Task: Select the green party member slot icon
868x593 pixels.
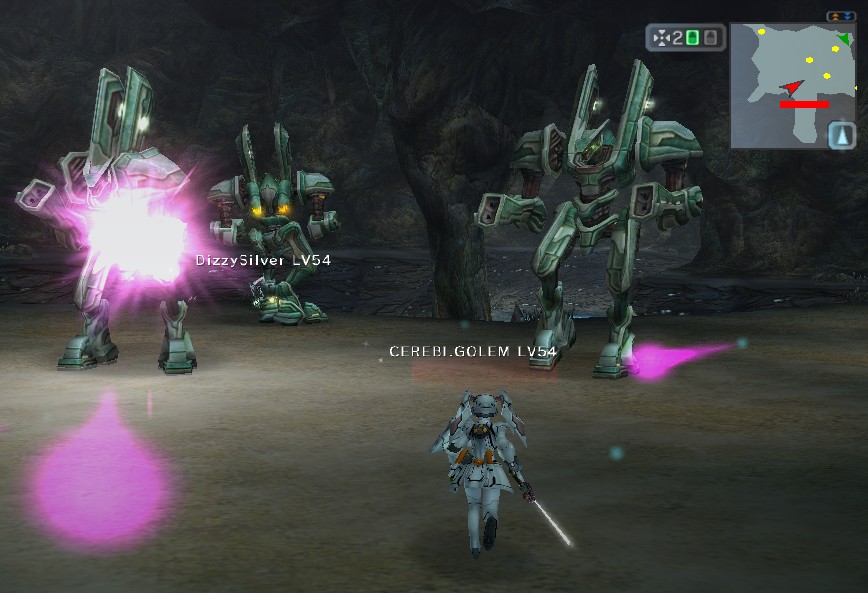Action: 694,38
